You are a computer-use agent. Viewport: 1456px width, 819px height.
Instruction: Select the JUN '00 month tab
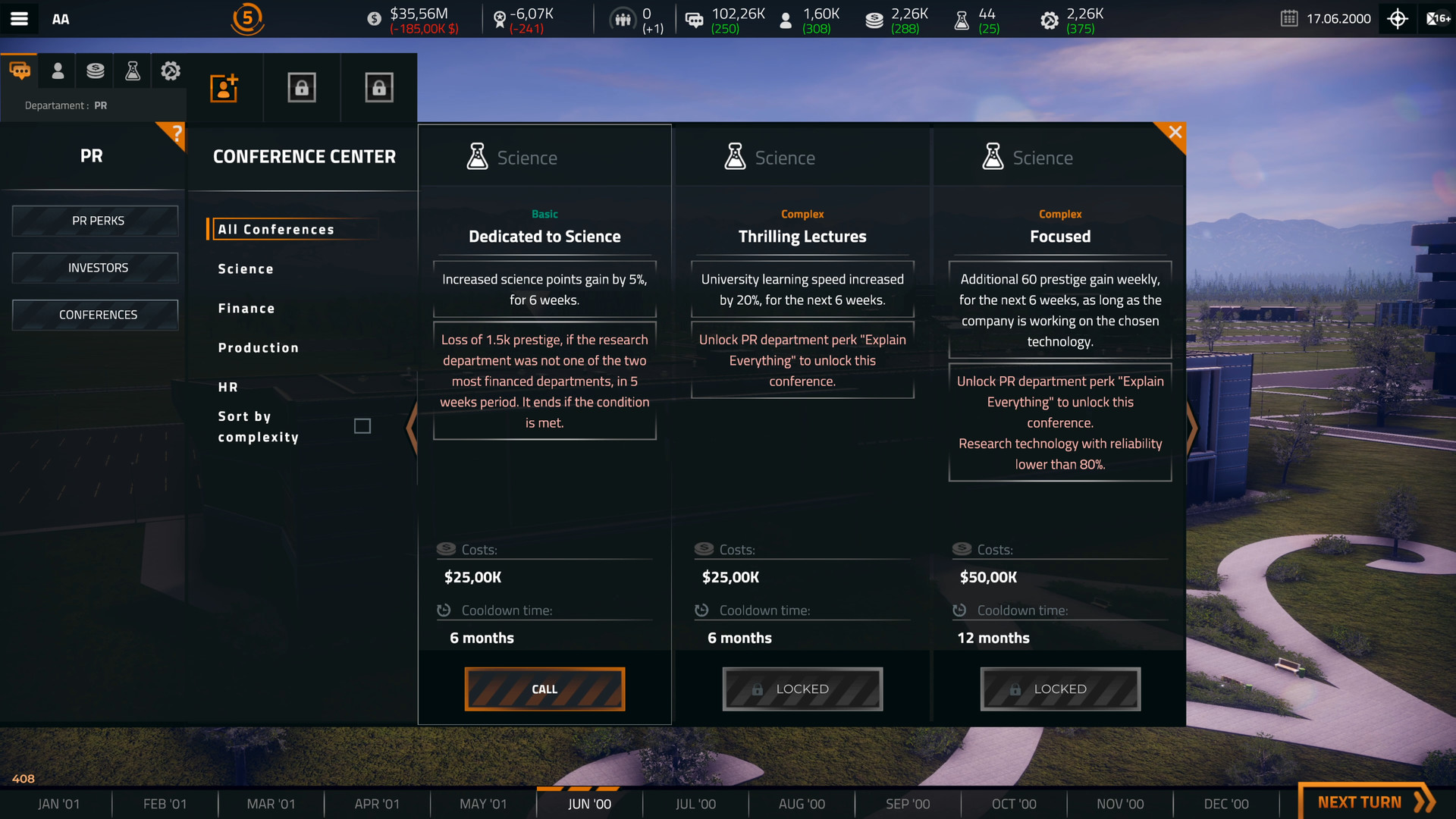(x=589, y=803)
